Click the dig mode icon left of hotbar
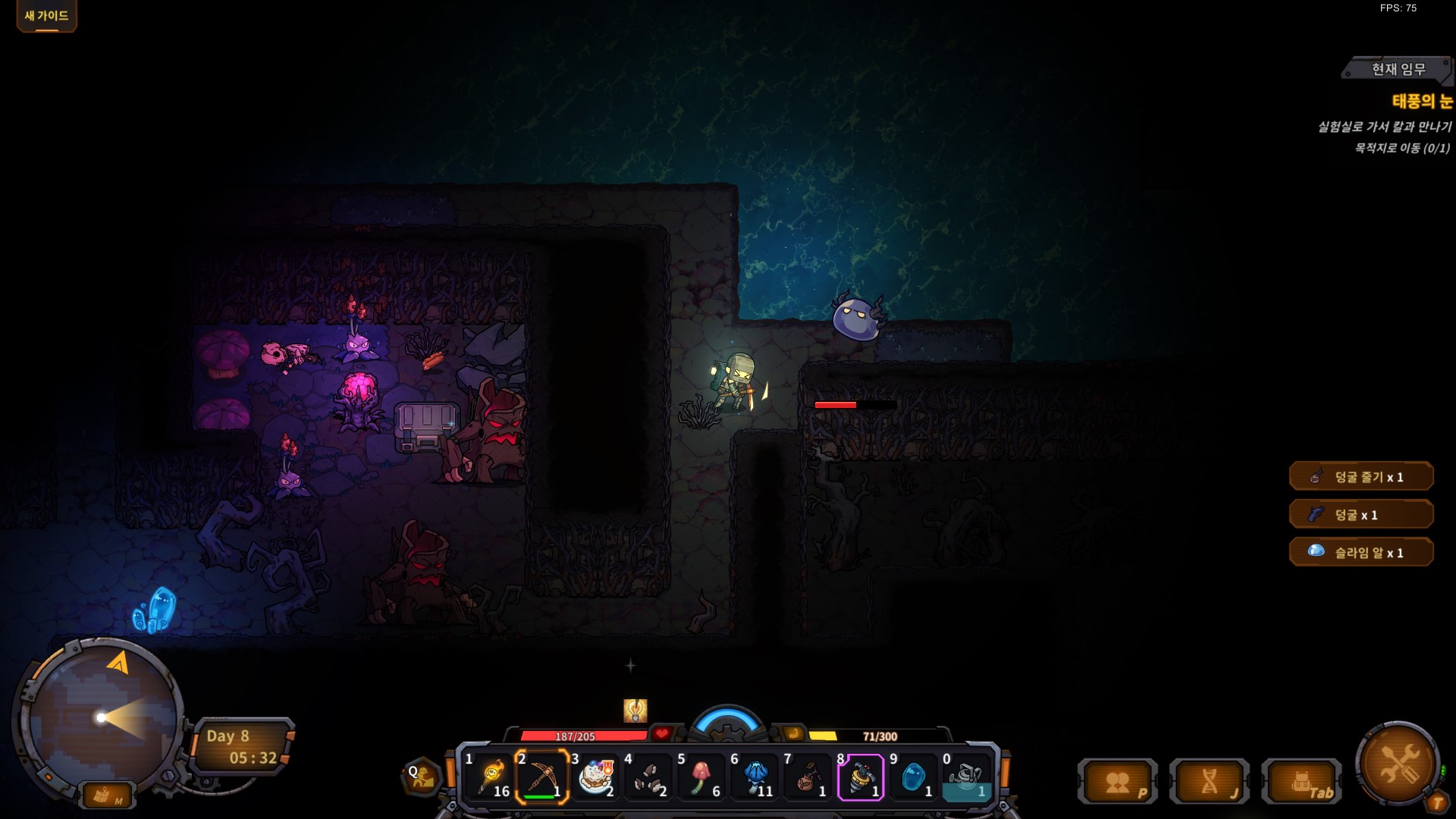1456x819 pixels. (422, 776)
